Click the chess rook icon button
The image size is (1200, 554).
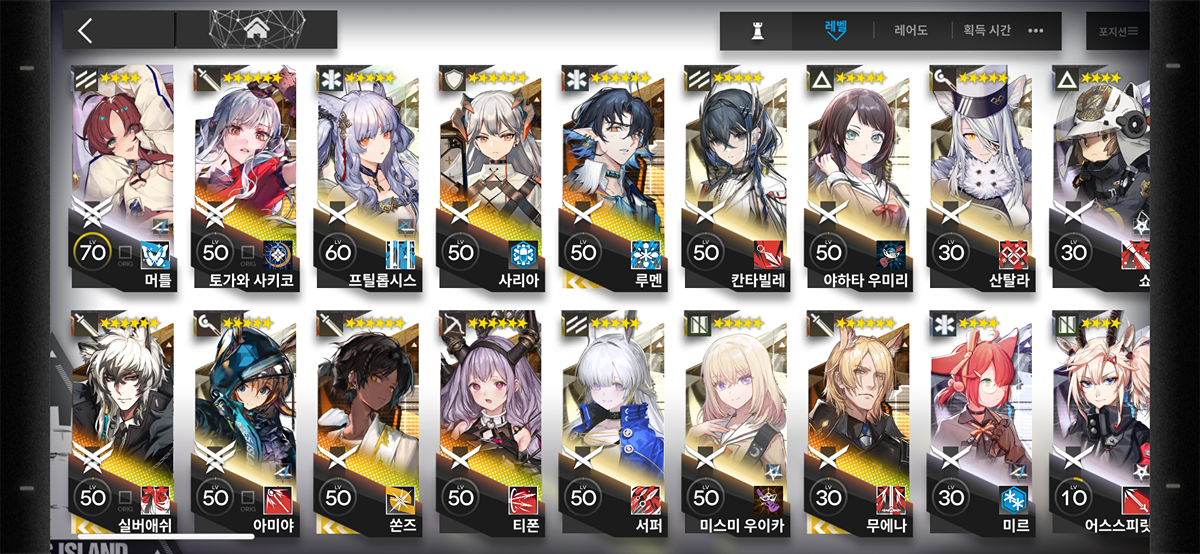pos(758,31)
